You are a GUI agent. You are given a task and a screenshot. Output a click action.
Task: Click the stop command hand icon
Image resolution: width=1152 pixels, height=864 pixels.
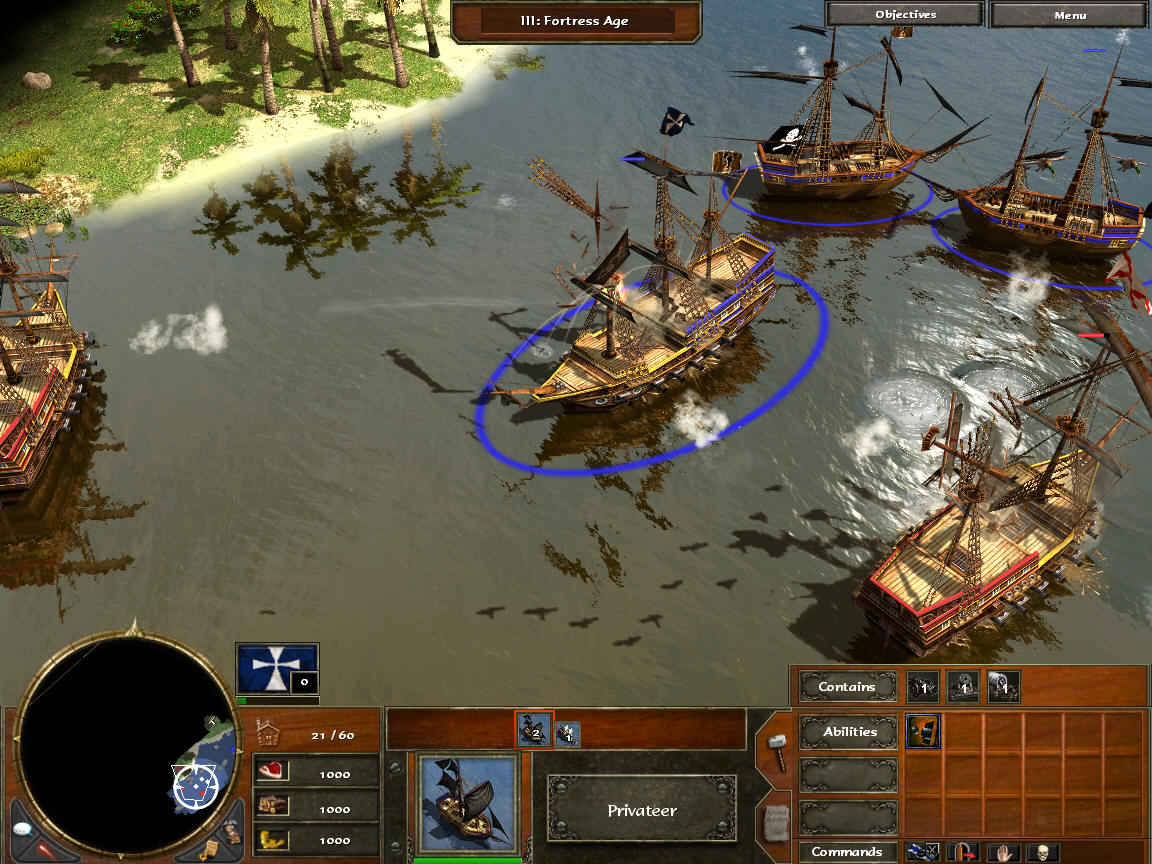[x=1003, y=853]
